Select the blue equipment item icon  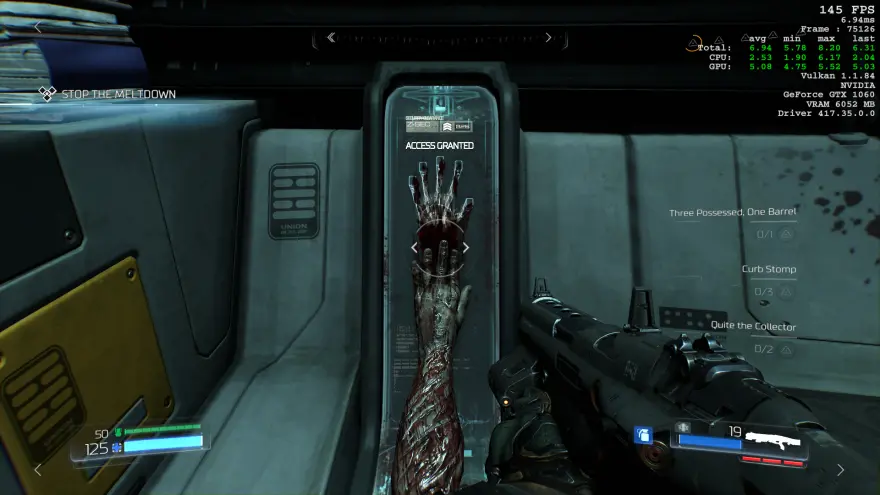(645, 435)
